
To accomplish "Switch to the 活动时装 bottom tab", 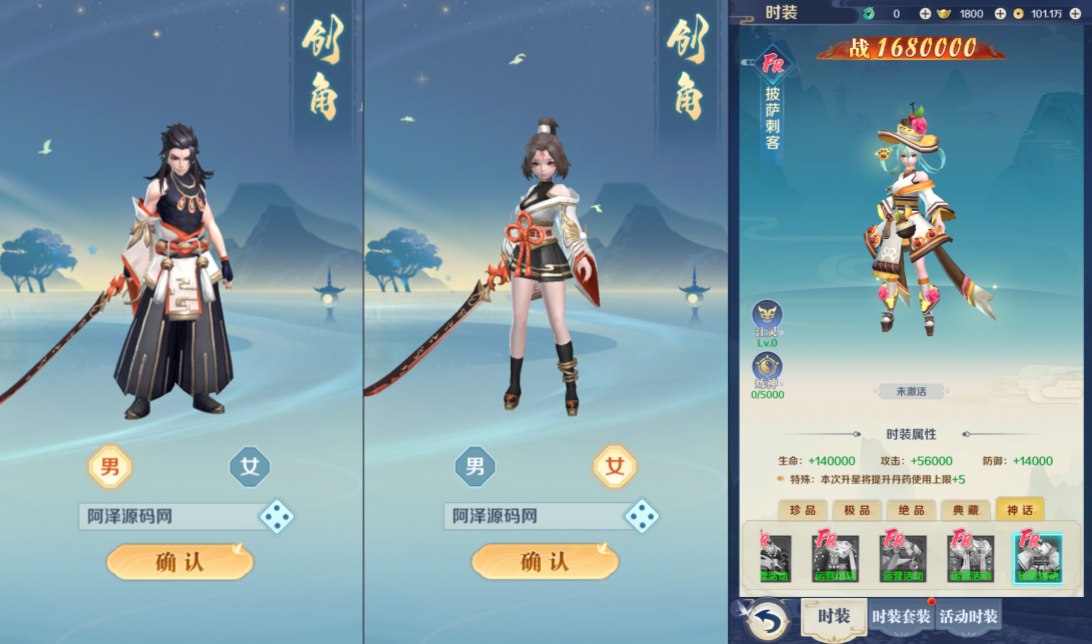I will pyautogui.click(x=969, y=617).
